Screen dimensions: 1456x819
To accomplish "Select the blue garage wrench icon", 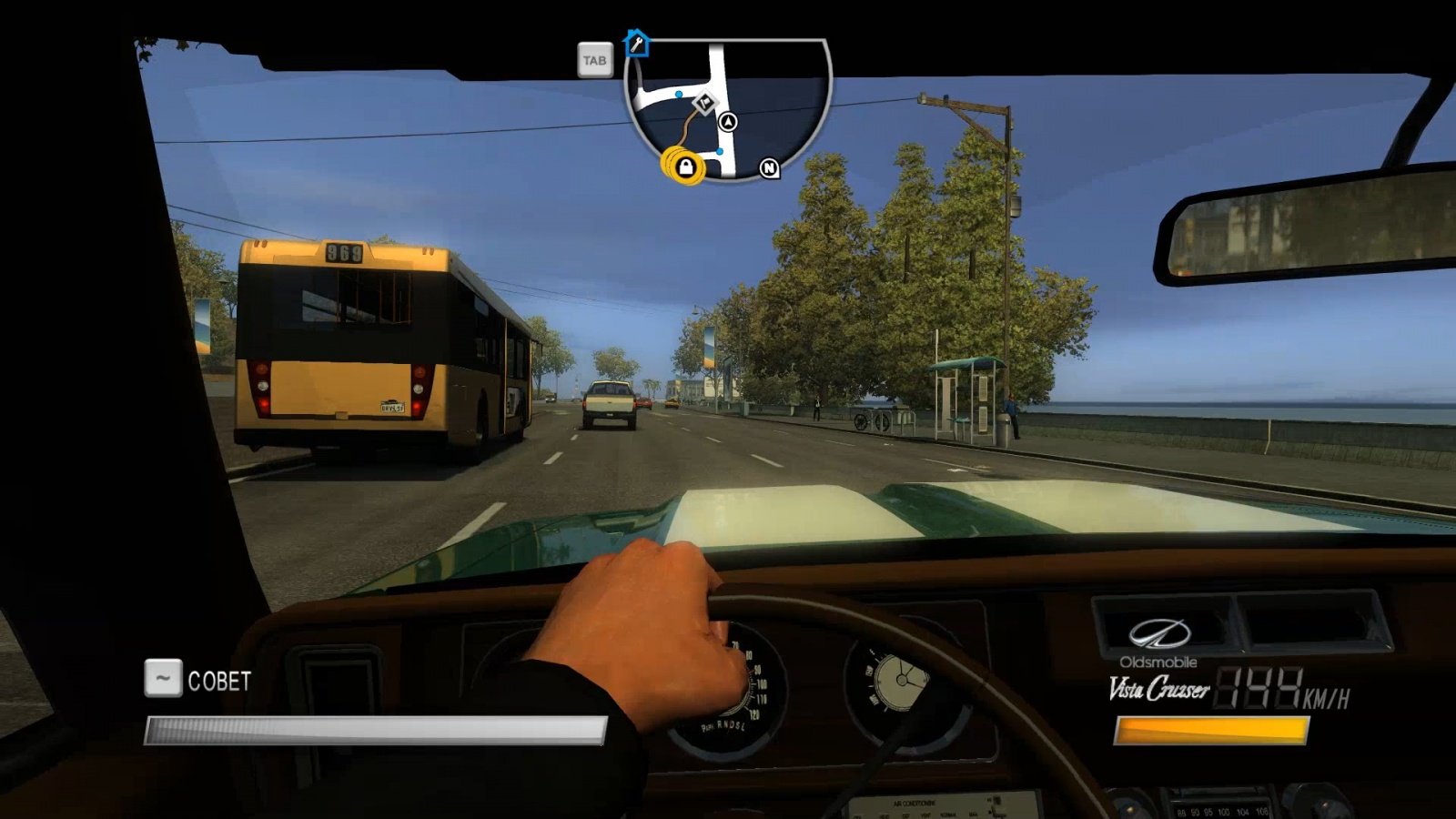I will (637, 43).
